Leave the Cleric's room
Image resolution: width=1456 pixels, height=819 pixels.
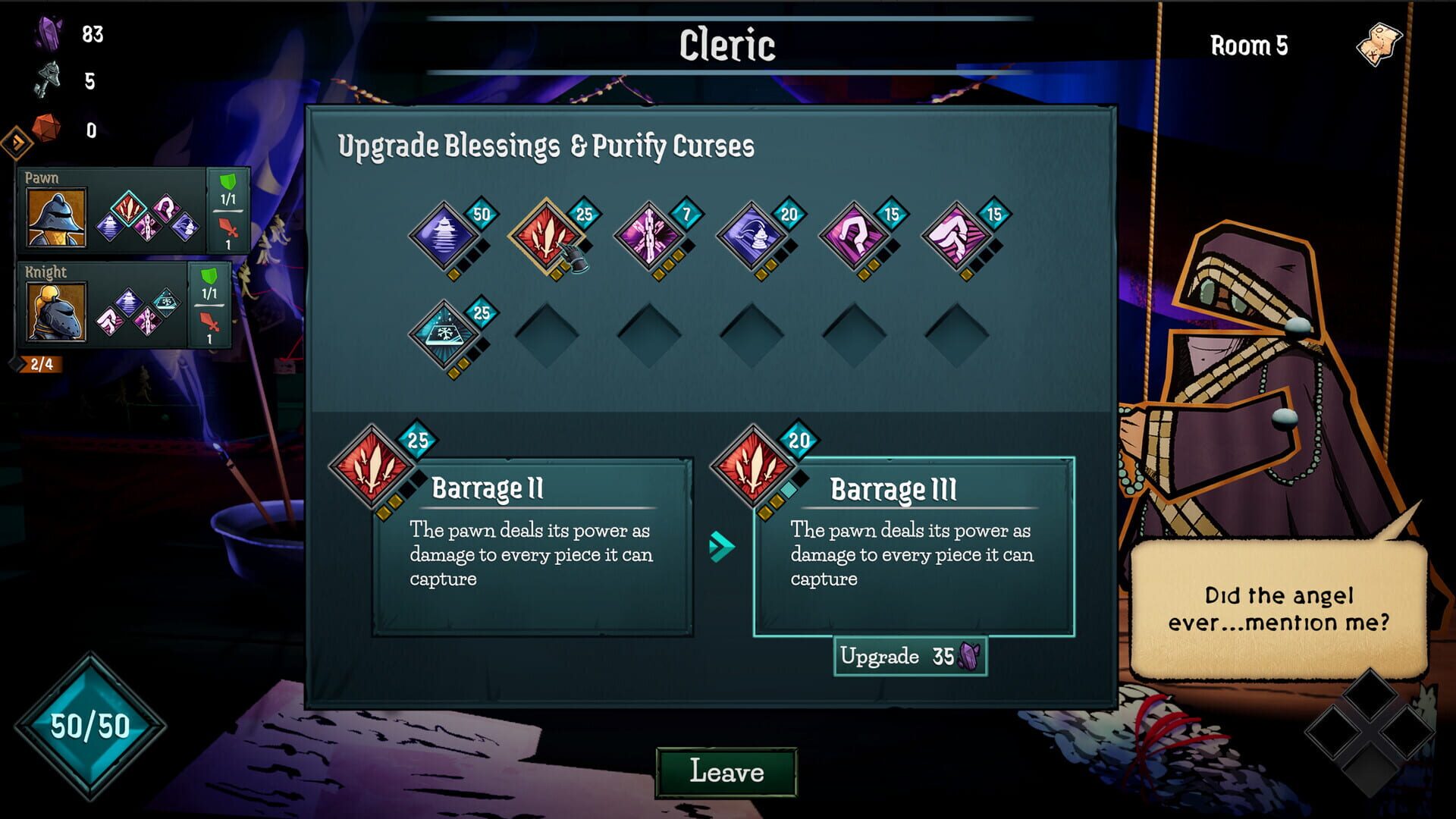point(726,772)
